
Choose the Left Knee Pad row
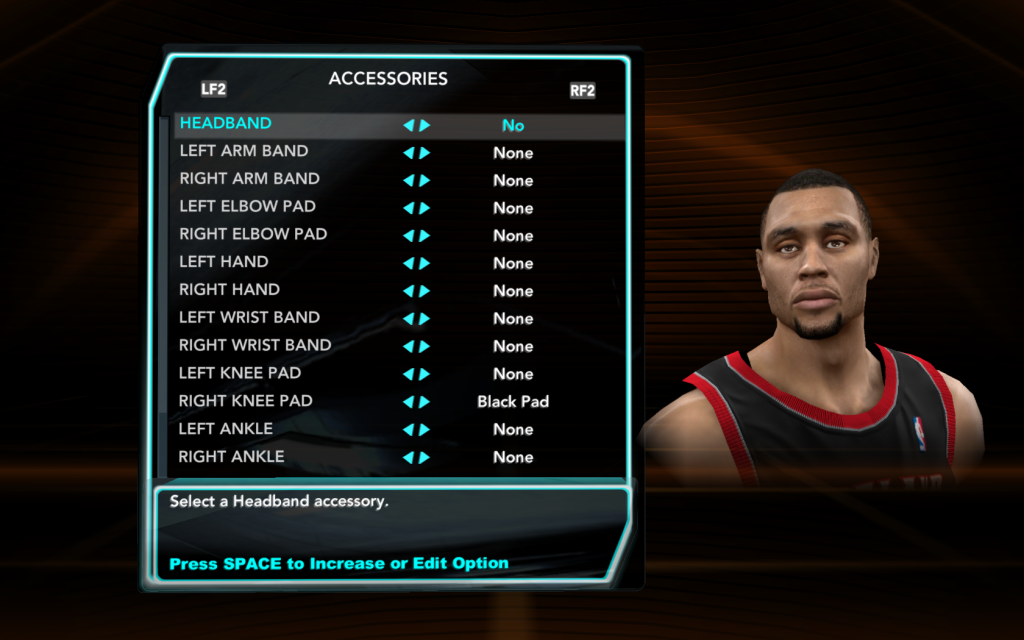pyautogui.click(x=240, y=374)
